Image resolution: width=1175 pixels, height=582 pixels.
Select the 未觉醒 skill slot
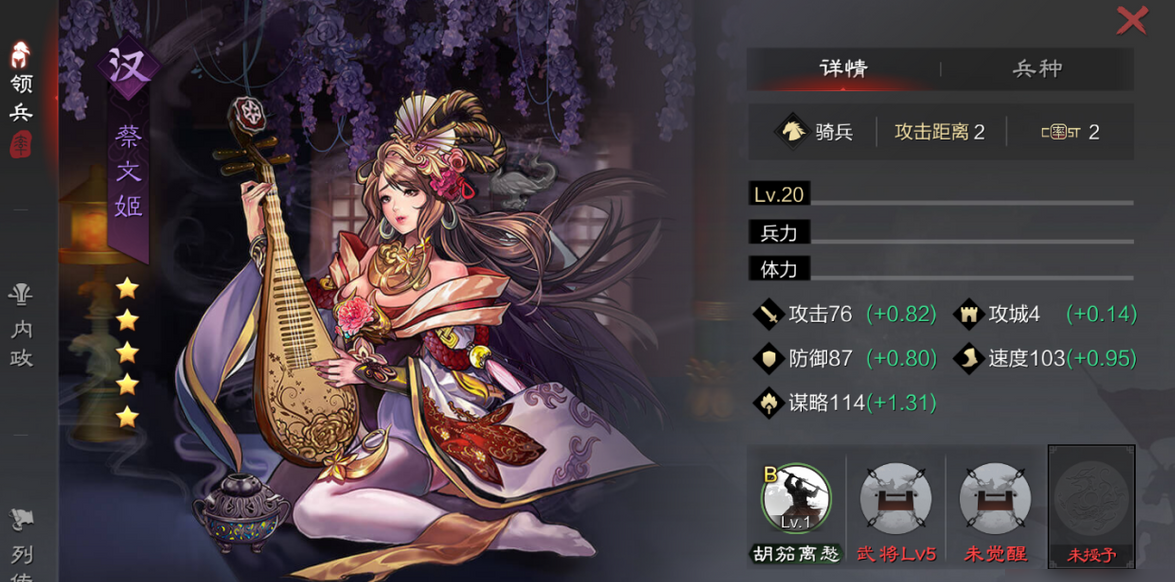(994, 498)
